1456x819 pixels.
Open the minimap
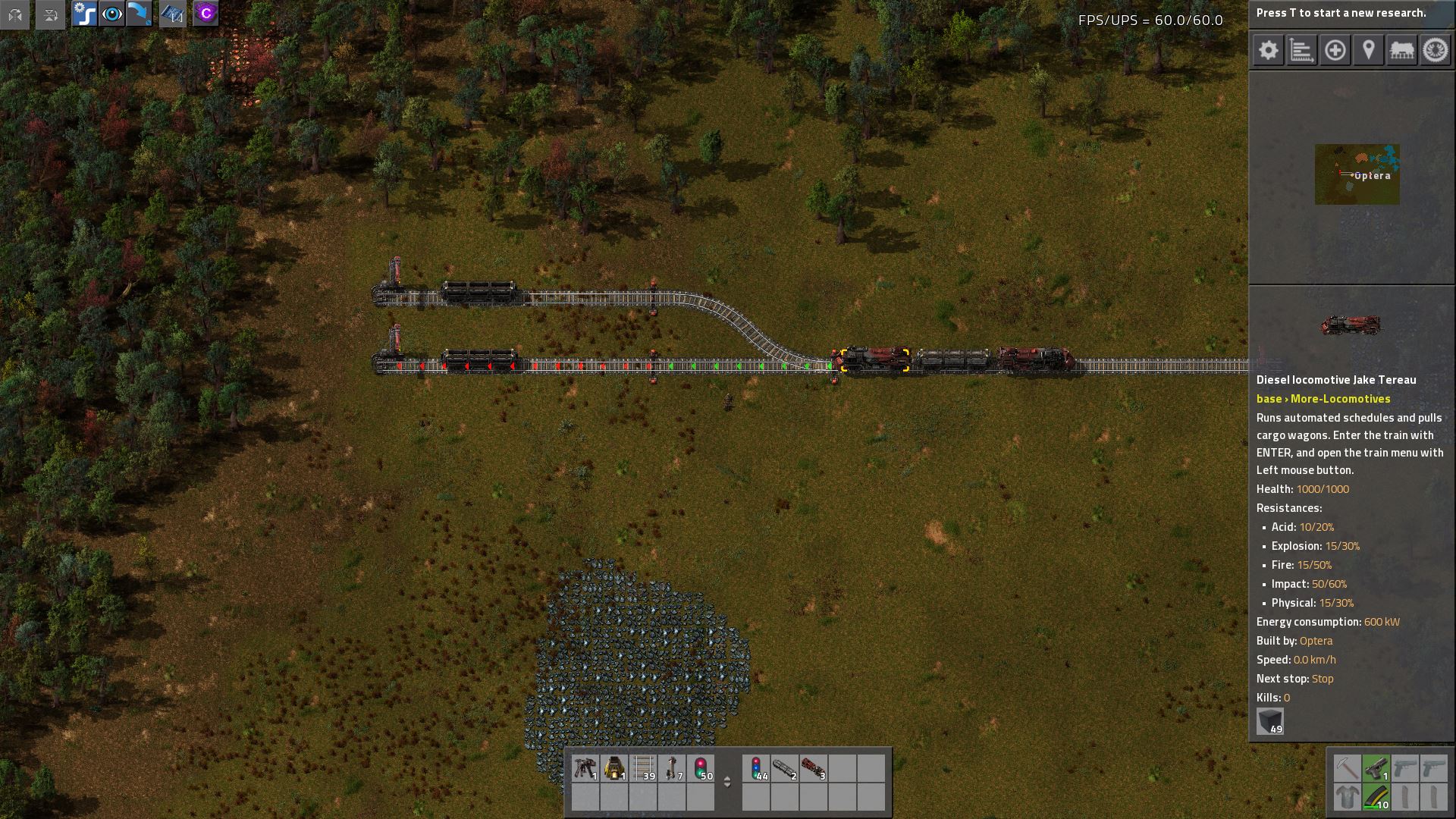[x=1357, y=174]
